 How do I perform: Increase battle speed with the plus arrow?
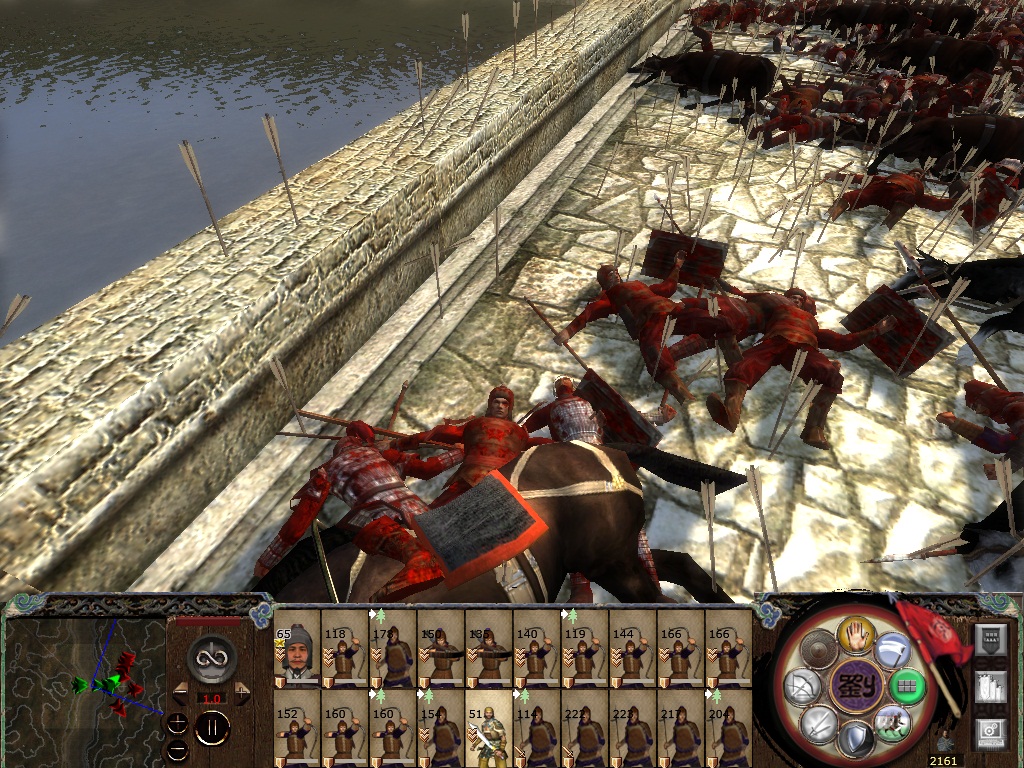click(244, 693)
